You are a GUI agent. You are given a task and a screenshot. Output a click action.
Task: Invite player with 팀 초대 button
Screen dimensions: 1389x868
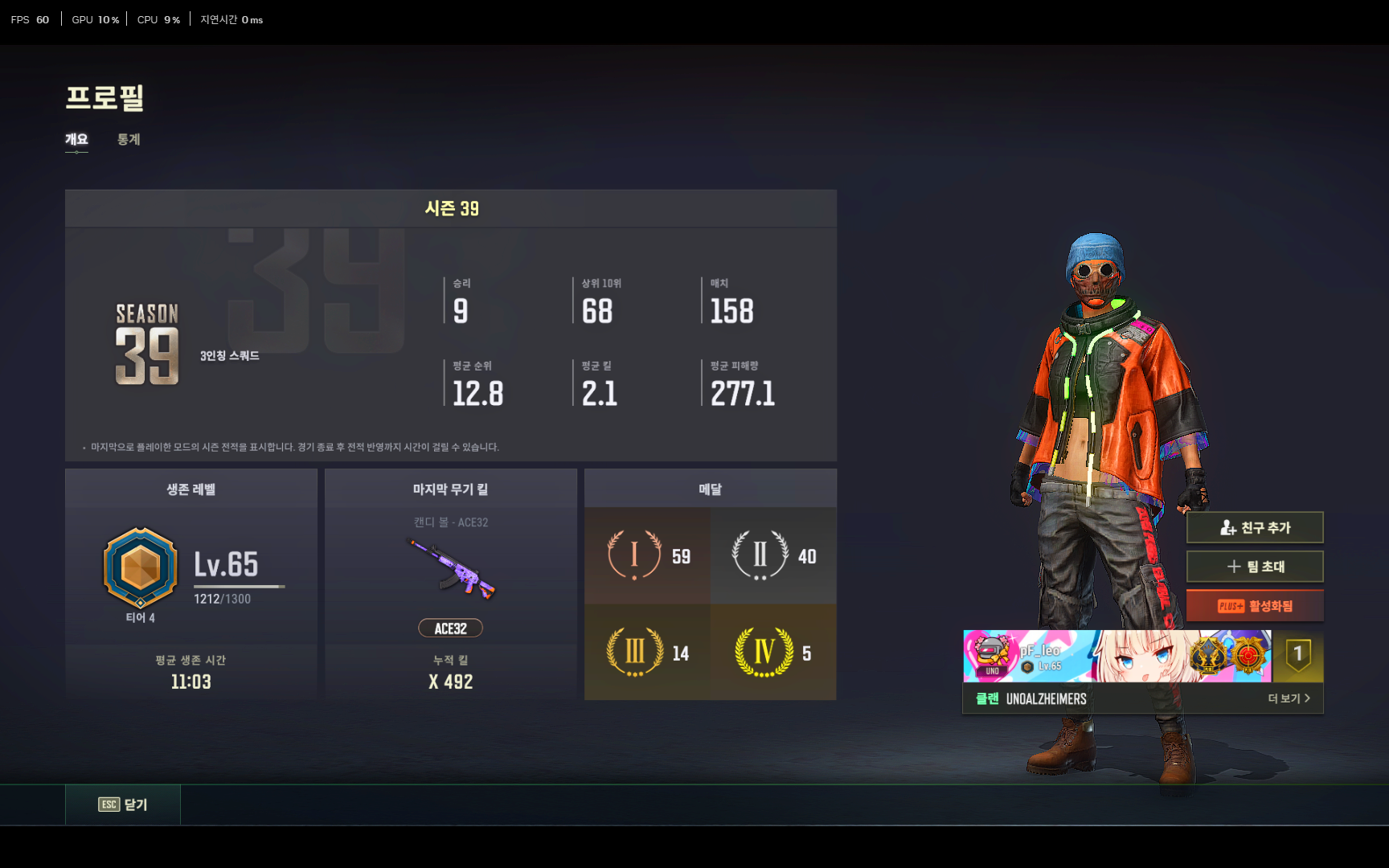pyautogui.click(x=1254, y=567)
